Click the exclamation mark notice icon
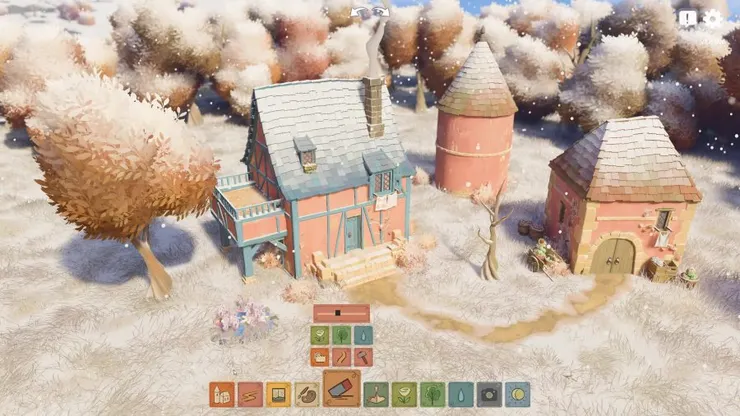Screen dimensions: 740x416 coord(687,17)
